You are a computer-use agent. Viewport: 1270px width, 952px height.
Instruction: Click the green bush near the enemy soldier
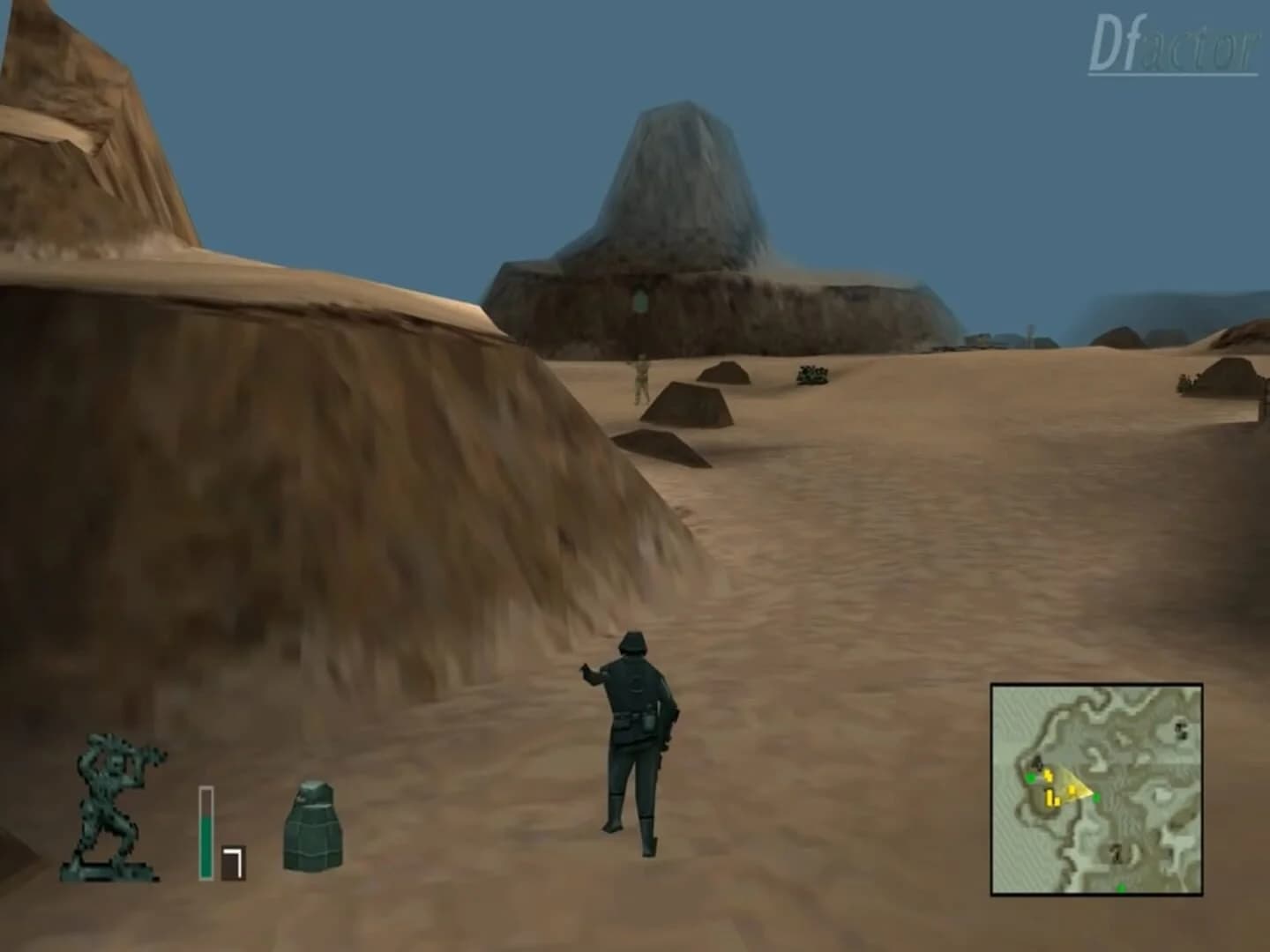coord(811,374)
